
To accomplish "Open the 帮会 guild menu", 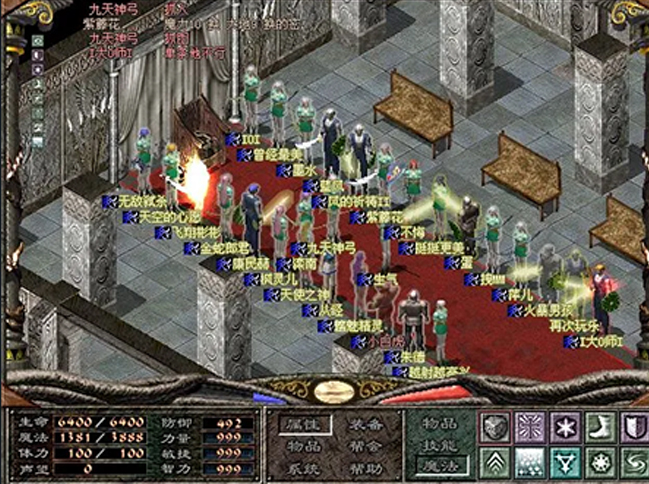I will (365, 446).
